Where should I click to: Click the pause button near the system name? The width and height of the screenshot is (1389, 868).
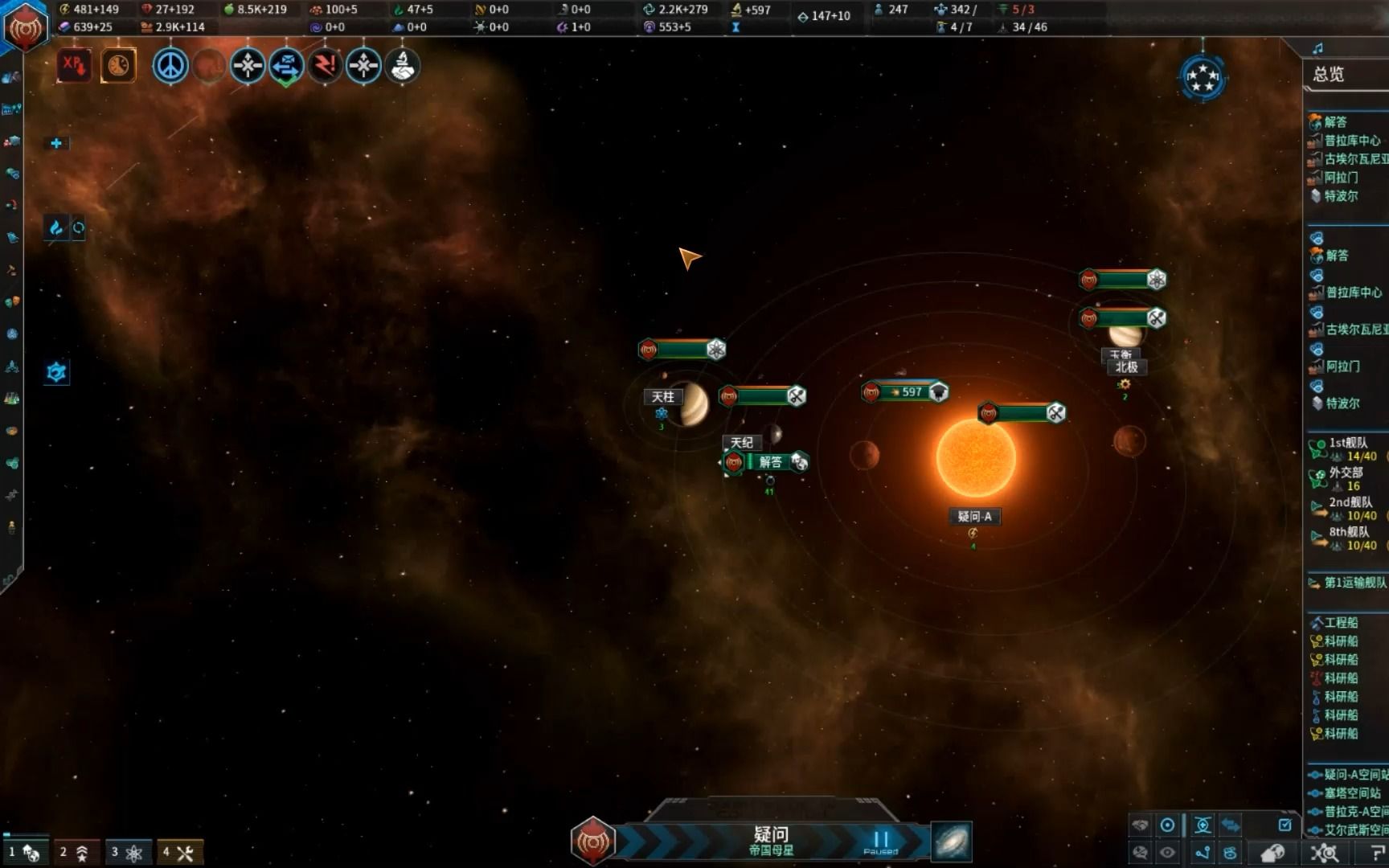pyautogui.click(x=880, y=840)
